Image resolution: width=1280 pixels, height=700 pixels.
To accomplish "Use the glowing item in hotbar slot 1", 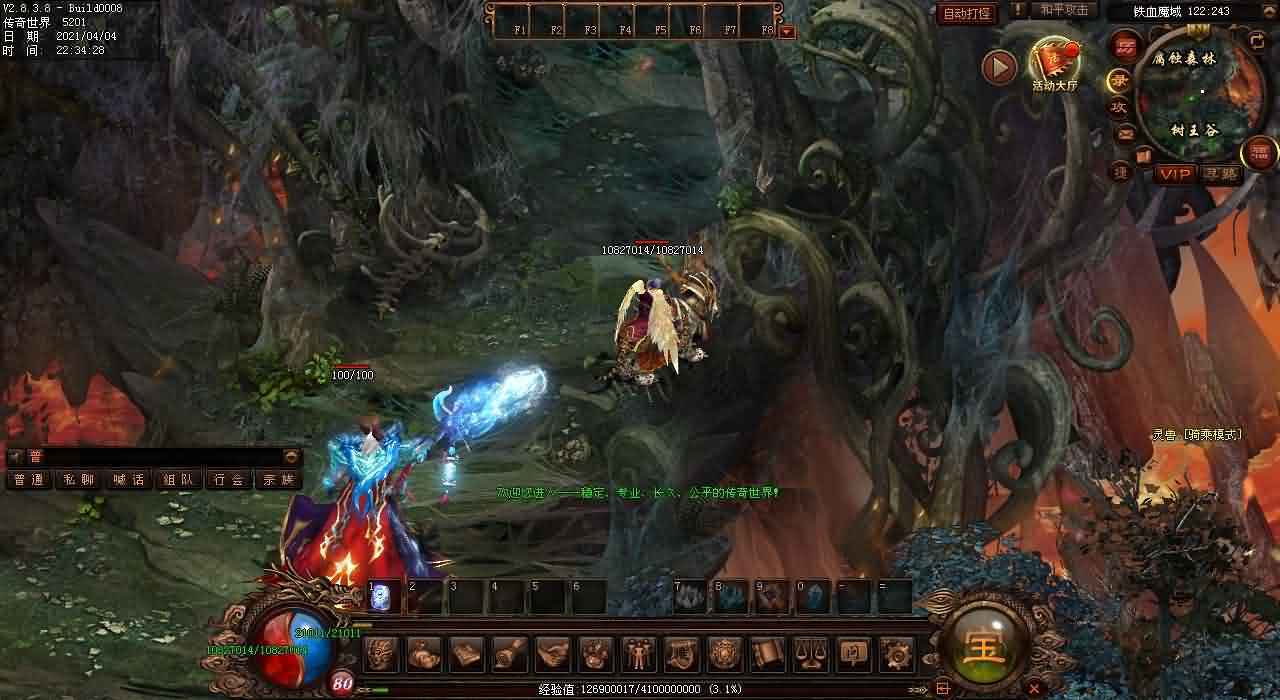I will (382, 597).
